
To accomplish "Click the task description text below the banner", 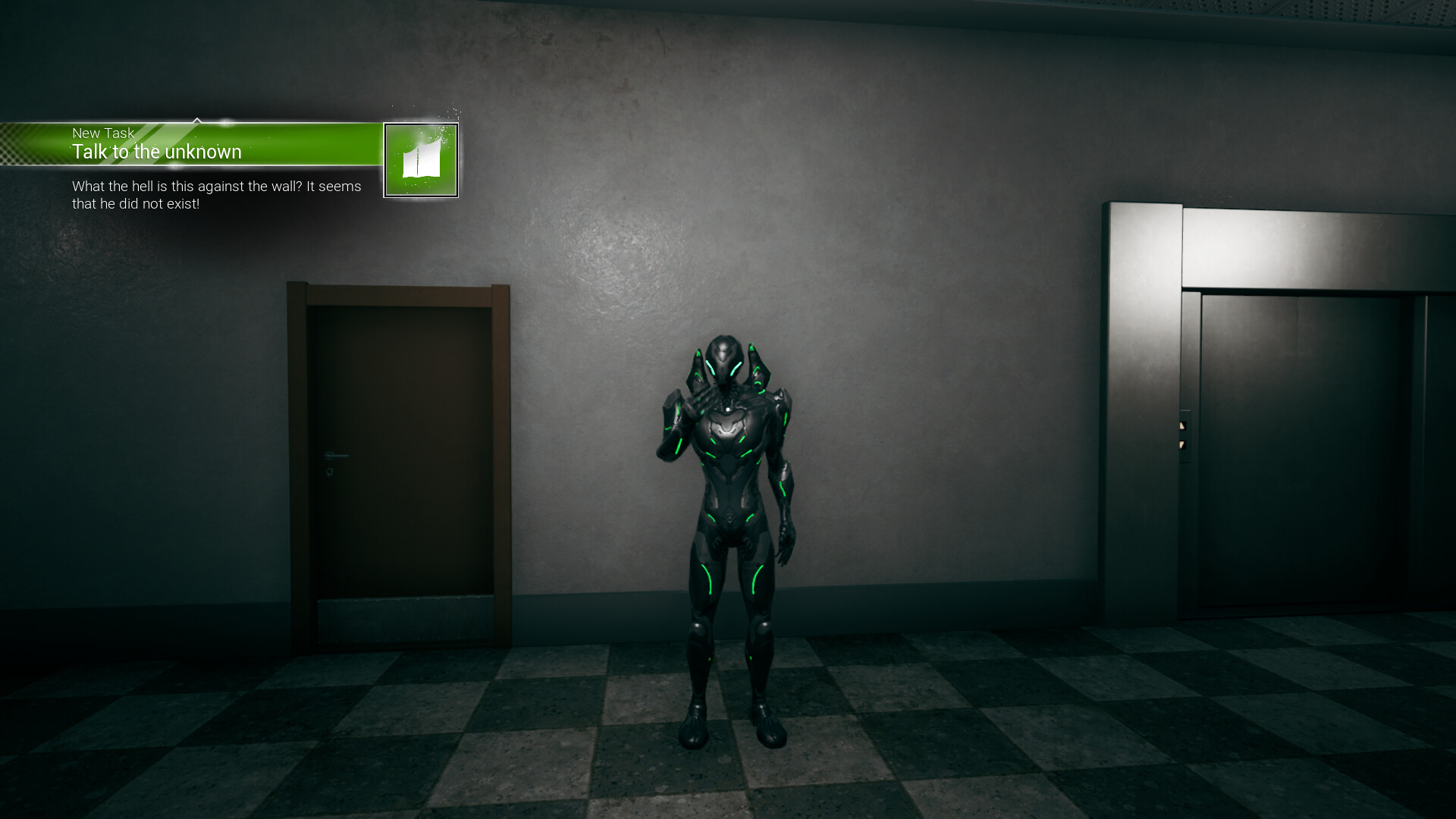I will [x=216, y=195].
